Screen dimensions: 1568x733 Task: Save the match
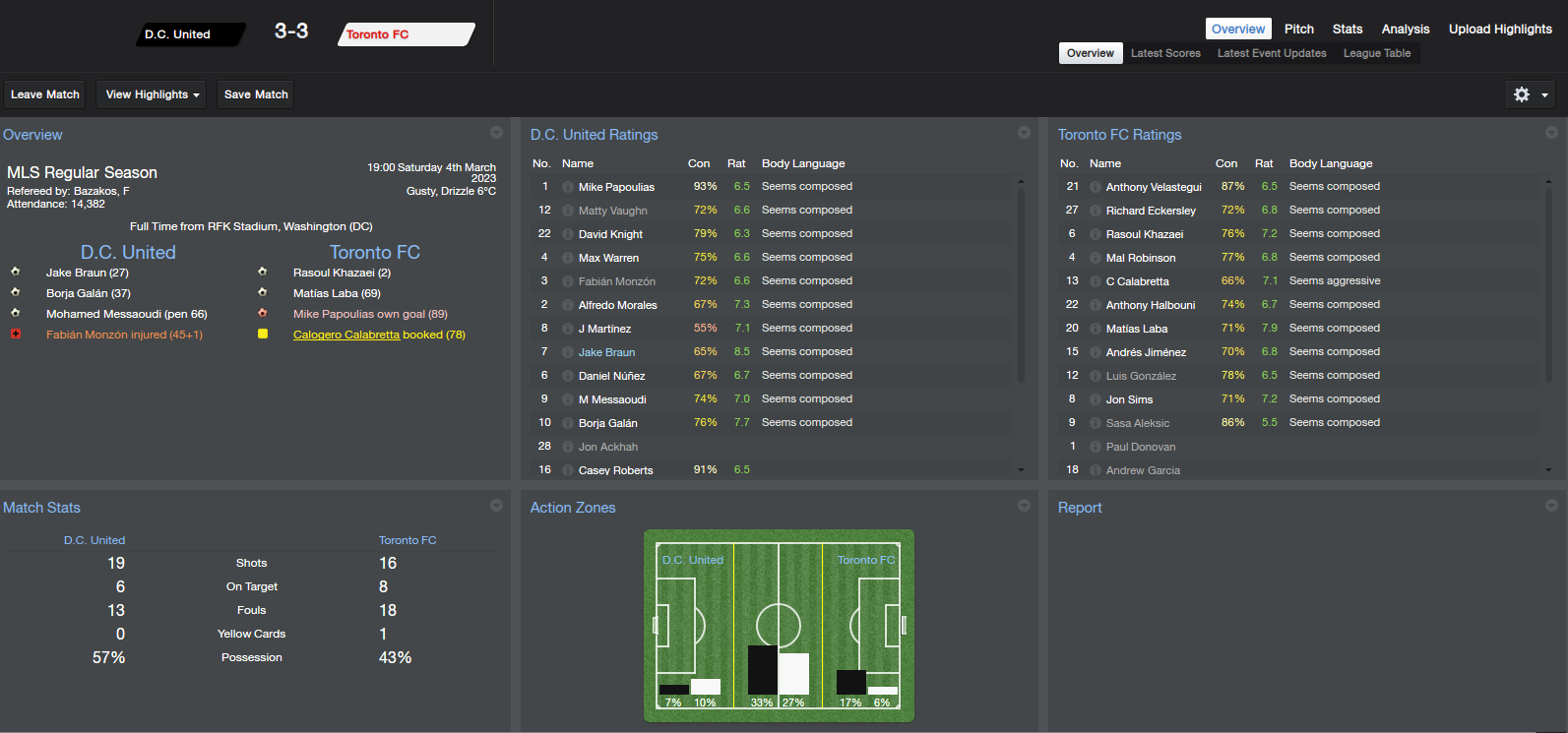256,94
